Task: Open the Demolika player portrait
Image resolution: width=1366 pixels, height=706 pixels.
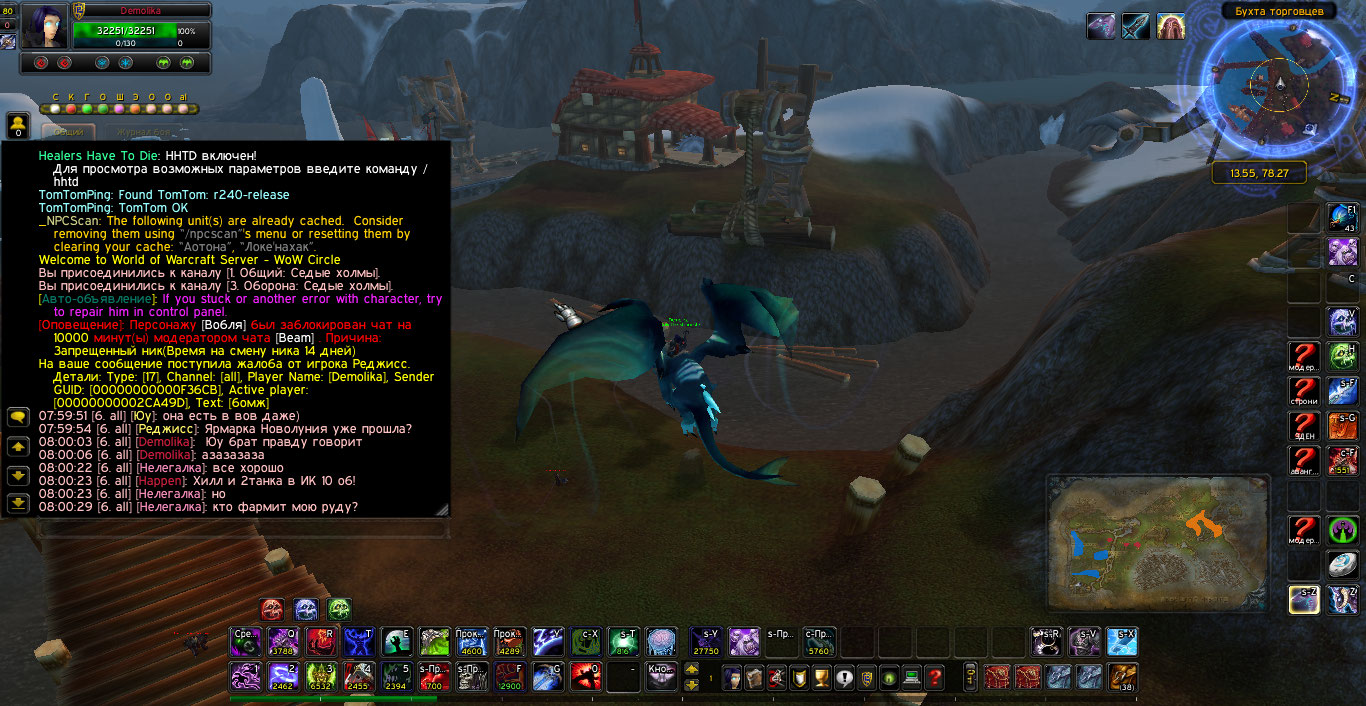Action: coord(44,27)
